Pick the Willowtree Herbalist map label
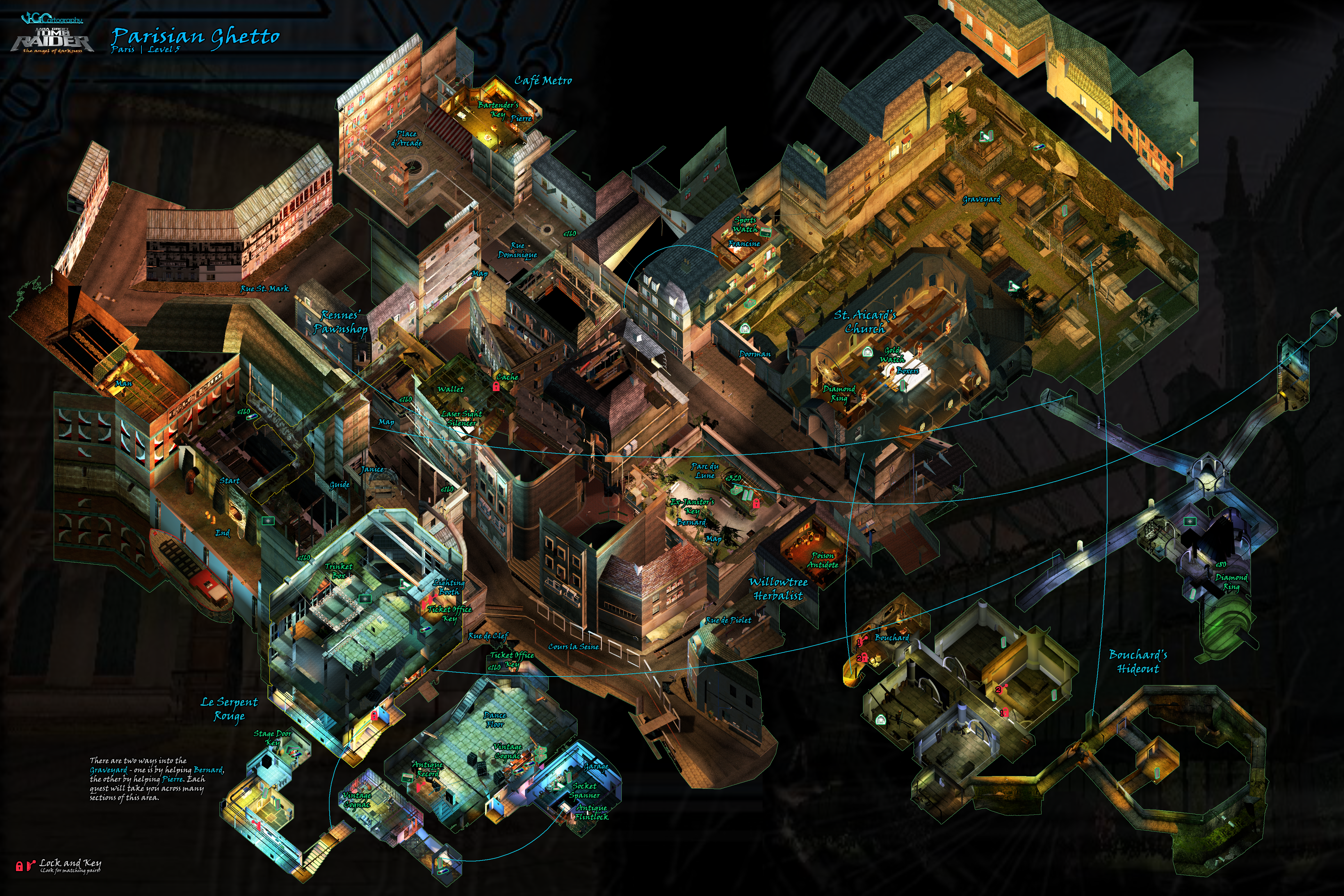 (778, 588)
